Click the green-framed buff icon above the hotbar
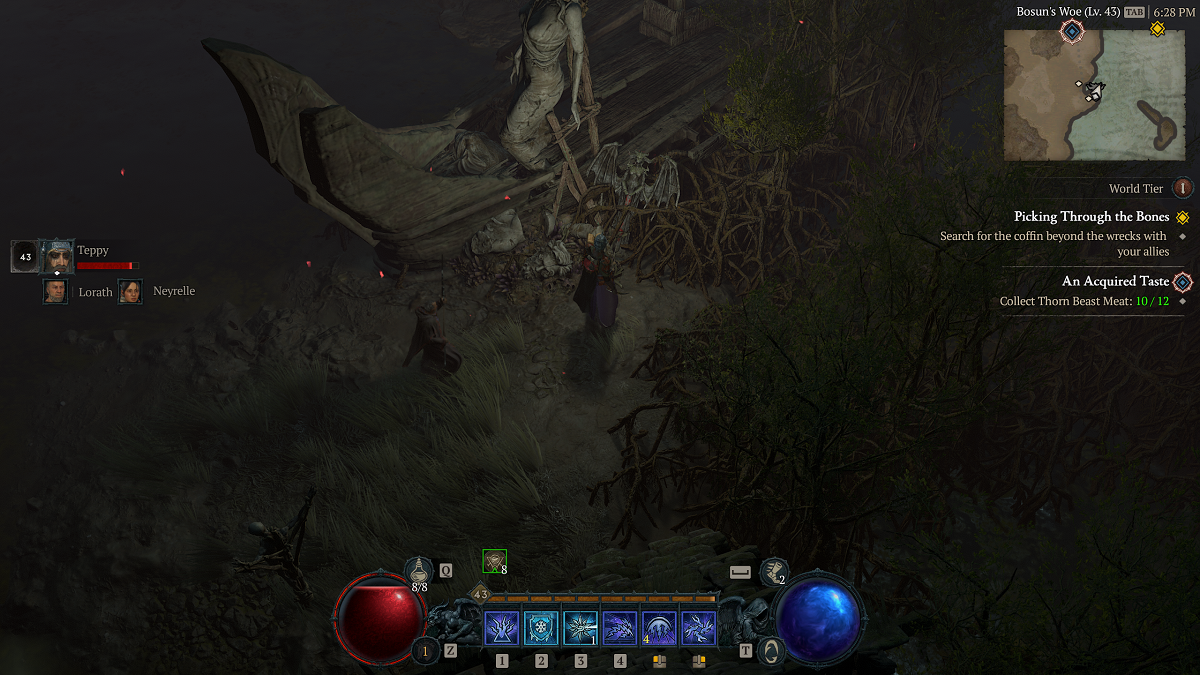Image resolution: width=1200 pixels, height=675 pixels. click(493, 561)
